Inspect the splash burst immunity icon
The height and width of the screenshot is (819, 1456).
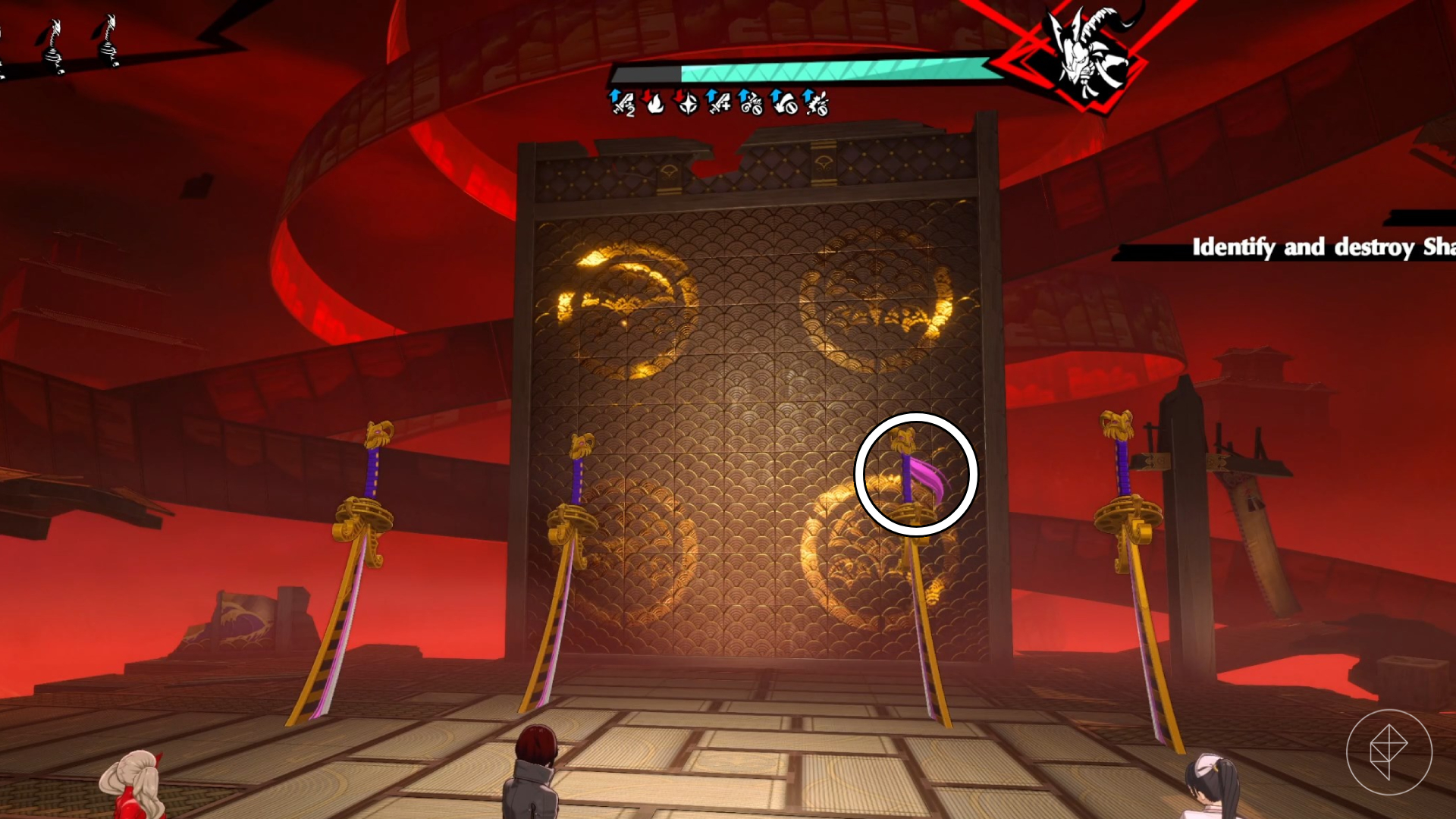point(817,102)
